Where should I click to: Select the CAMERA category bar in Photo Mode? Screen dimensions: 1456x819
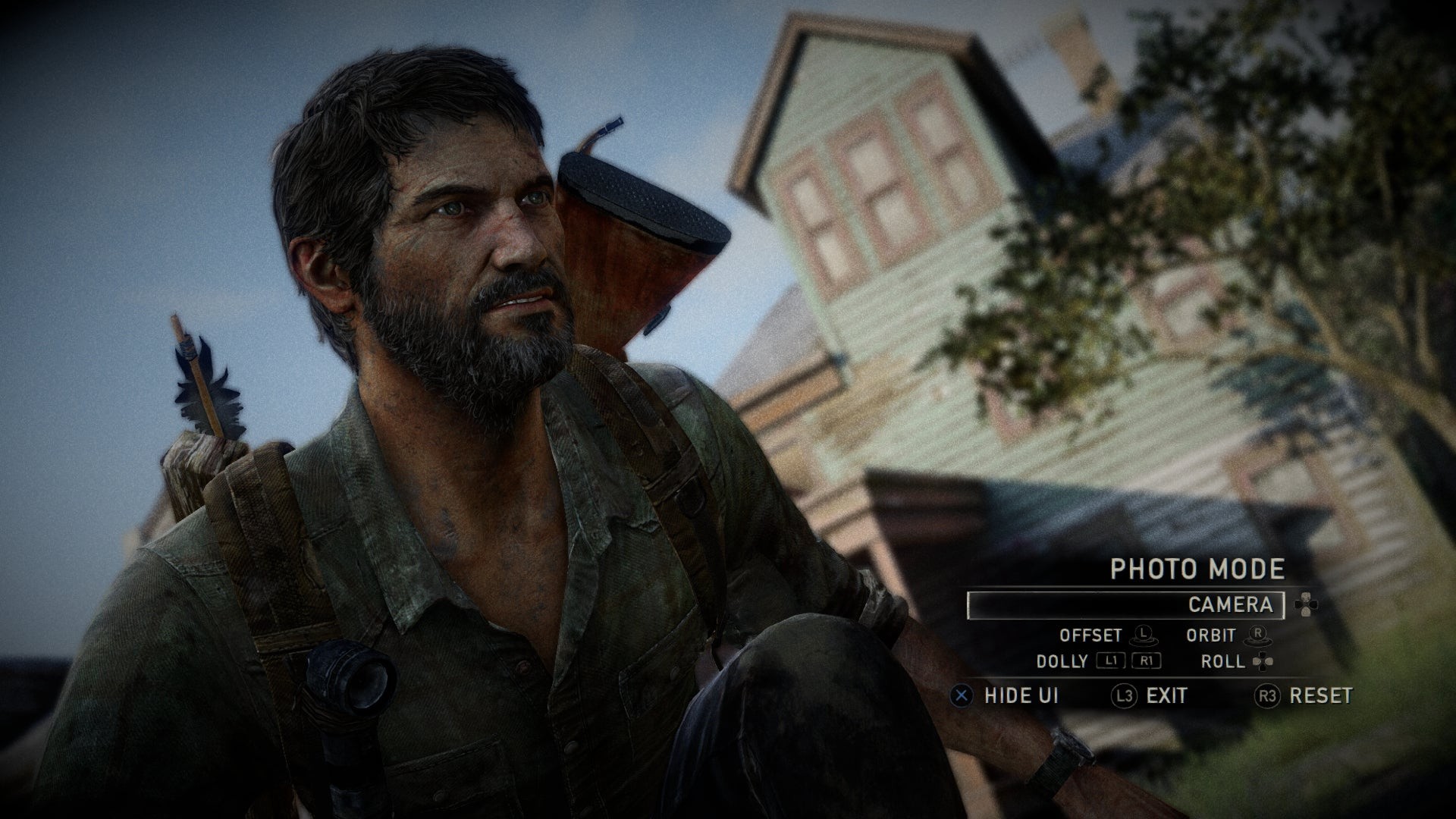point(1125,604)
